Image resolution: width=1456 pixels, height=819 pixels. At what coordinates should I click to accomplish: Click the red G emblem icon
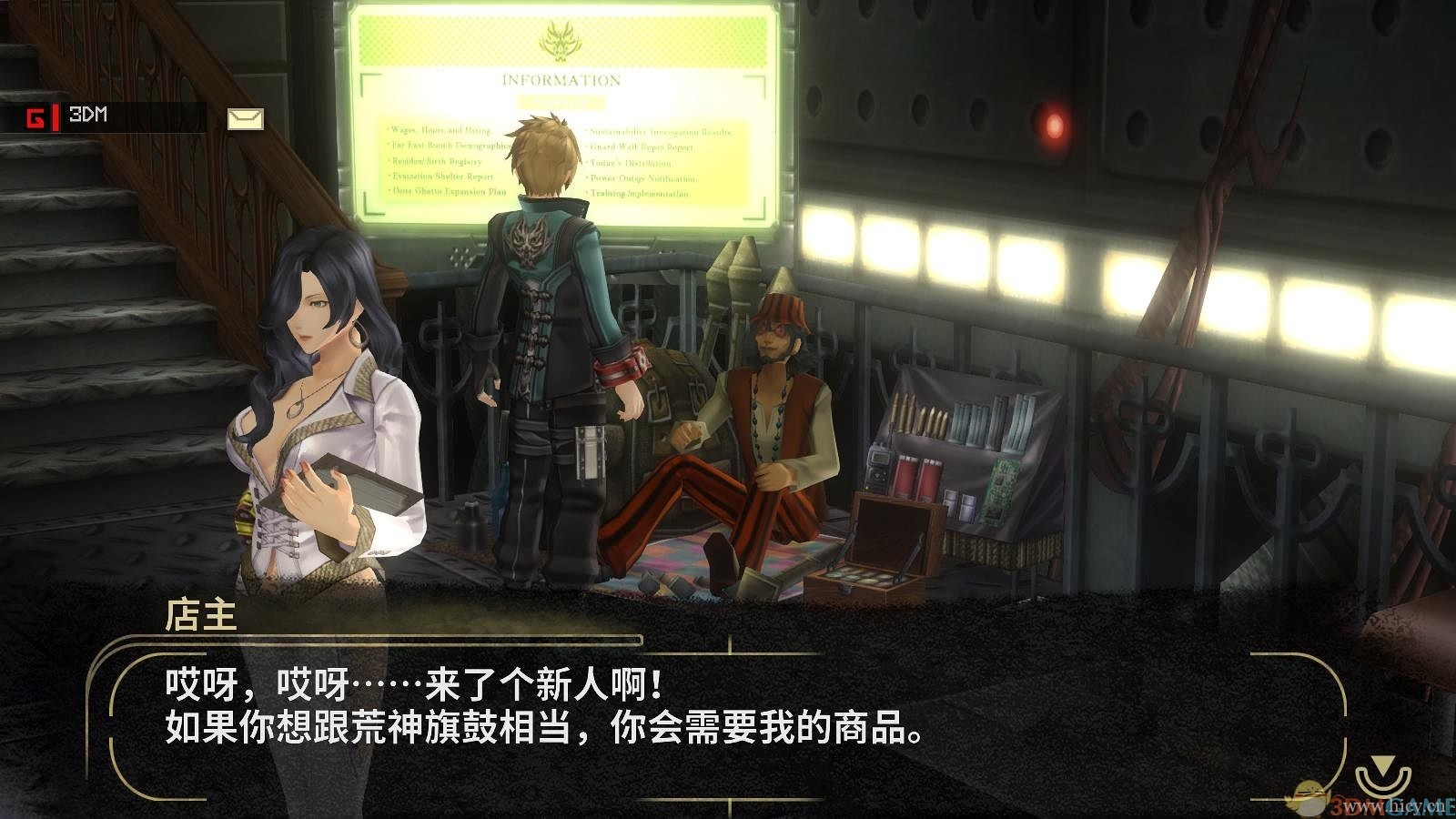coord(35,116)
